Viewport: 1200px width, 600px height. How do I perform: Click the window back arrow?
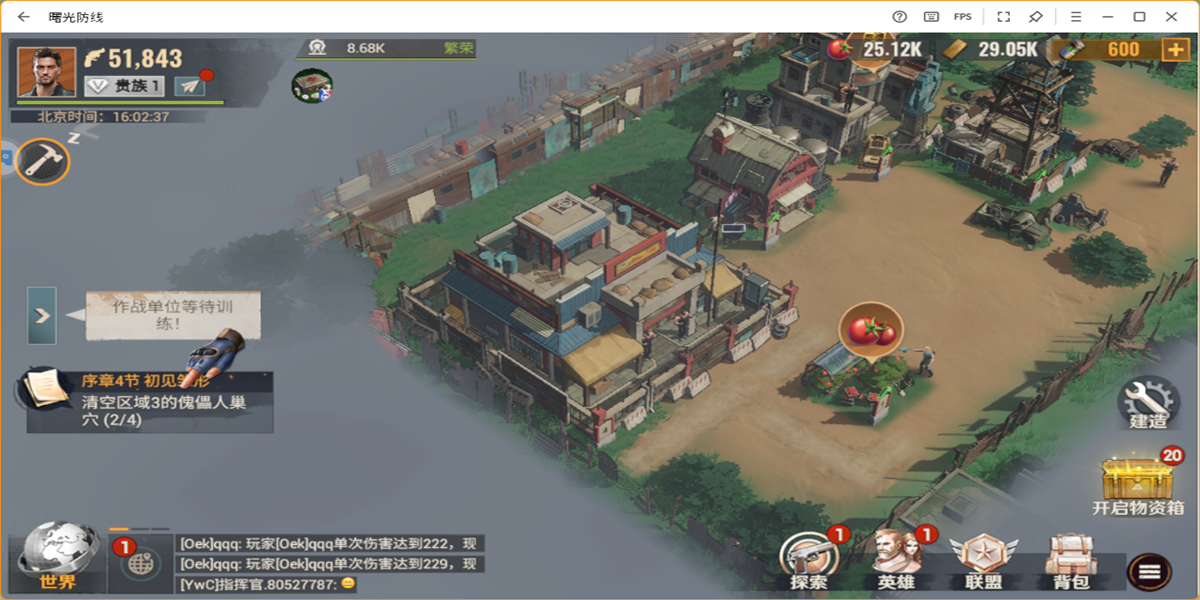point(23,17)
